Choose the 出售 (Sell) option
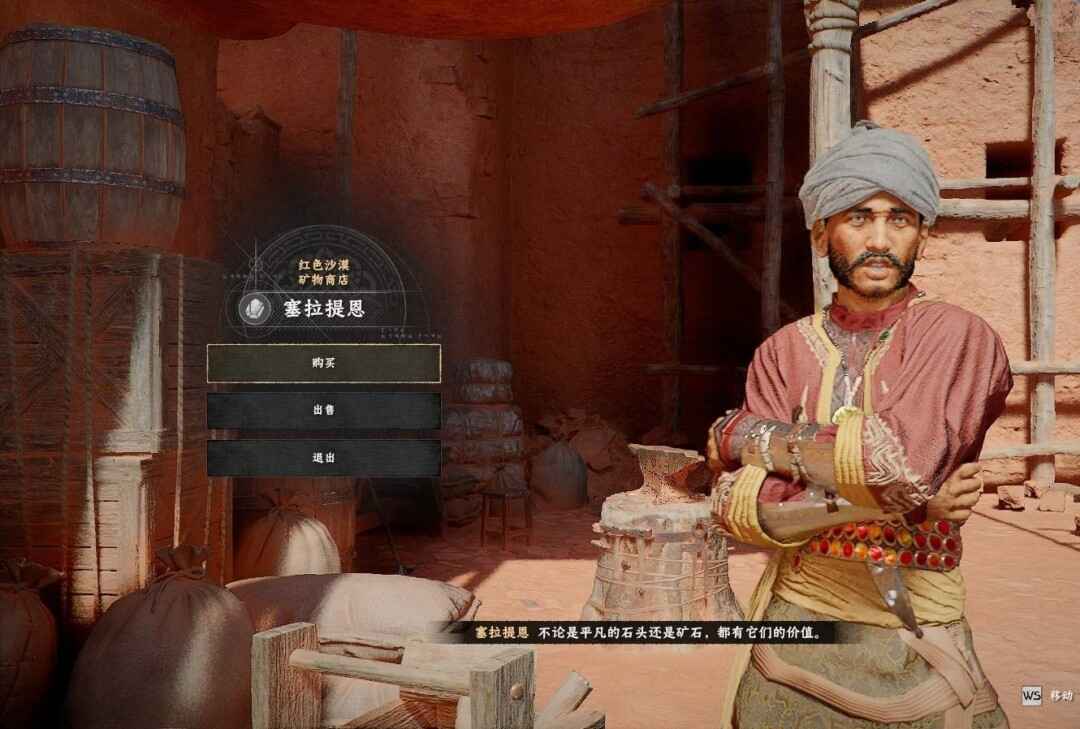 click(323, 410)
